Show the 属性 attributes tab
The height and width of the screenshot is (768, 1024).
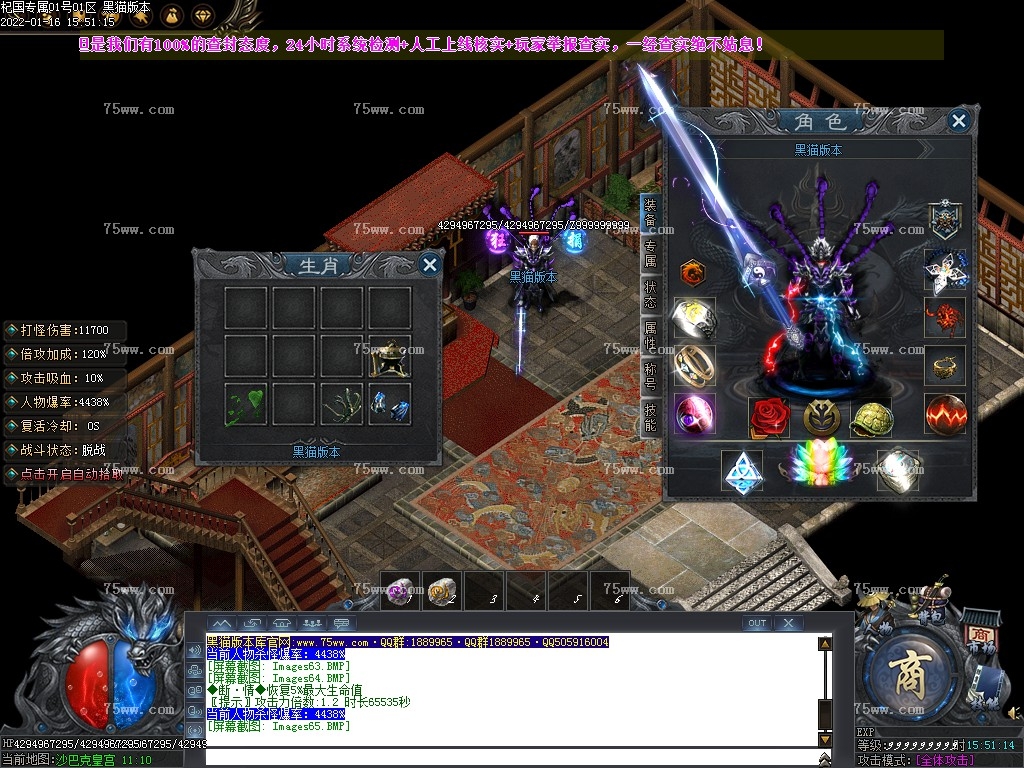tap(650, 336)
